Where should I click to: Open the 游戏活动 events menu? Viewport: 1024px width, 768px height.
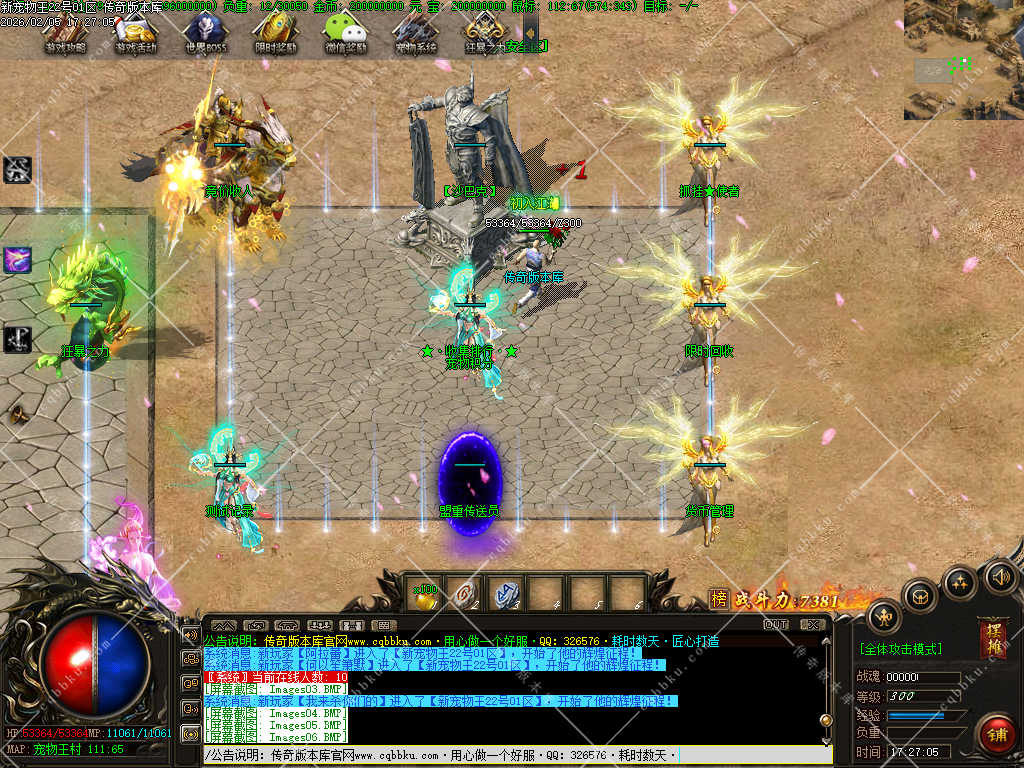point(135,34)
